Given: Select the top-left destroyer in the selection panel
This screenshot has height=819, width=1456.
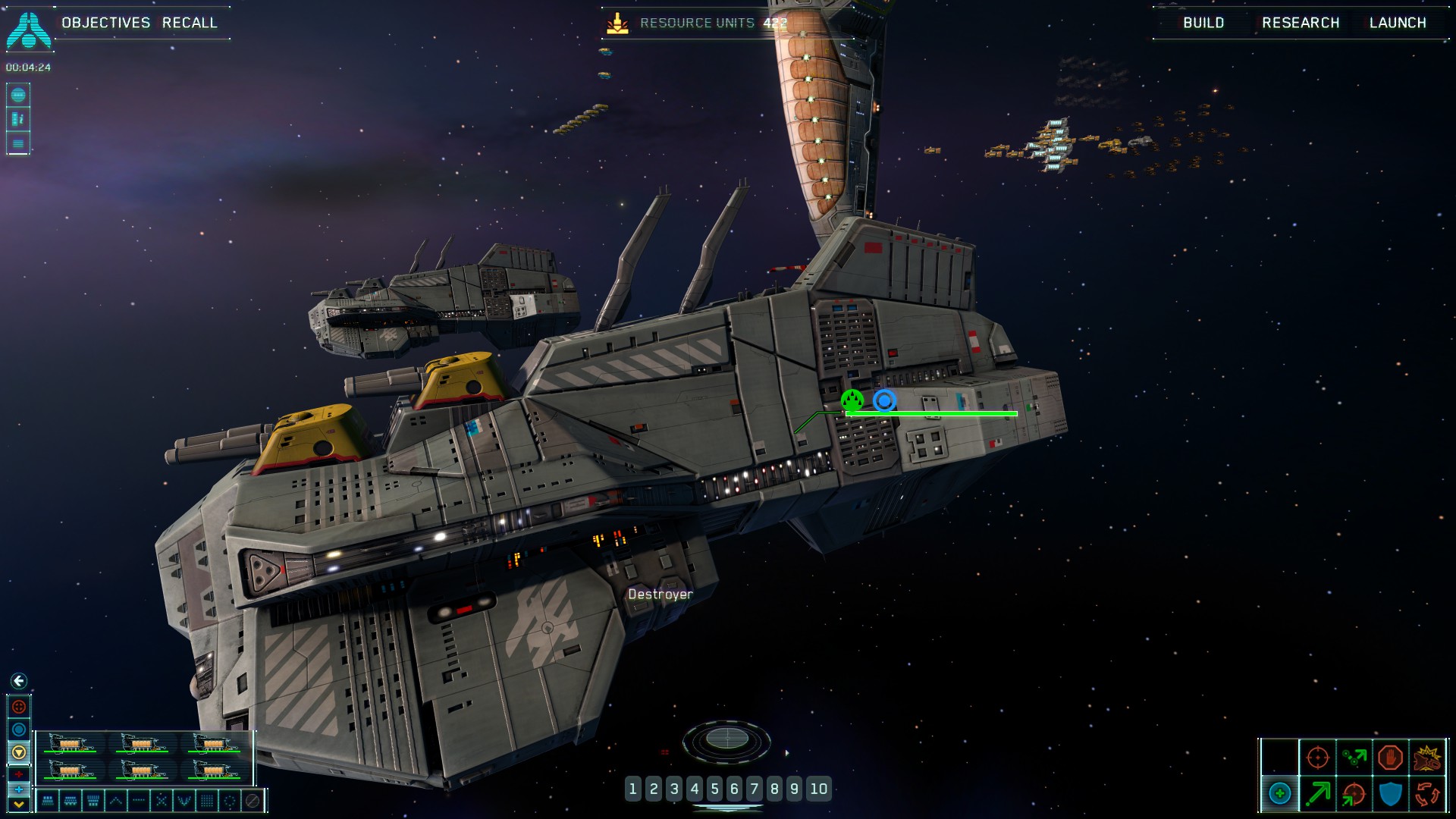Looking at the screenshot, I should [70, 744].
